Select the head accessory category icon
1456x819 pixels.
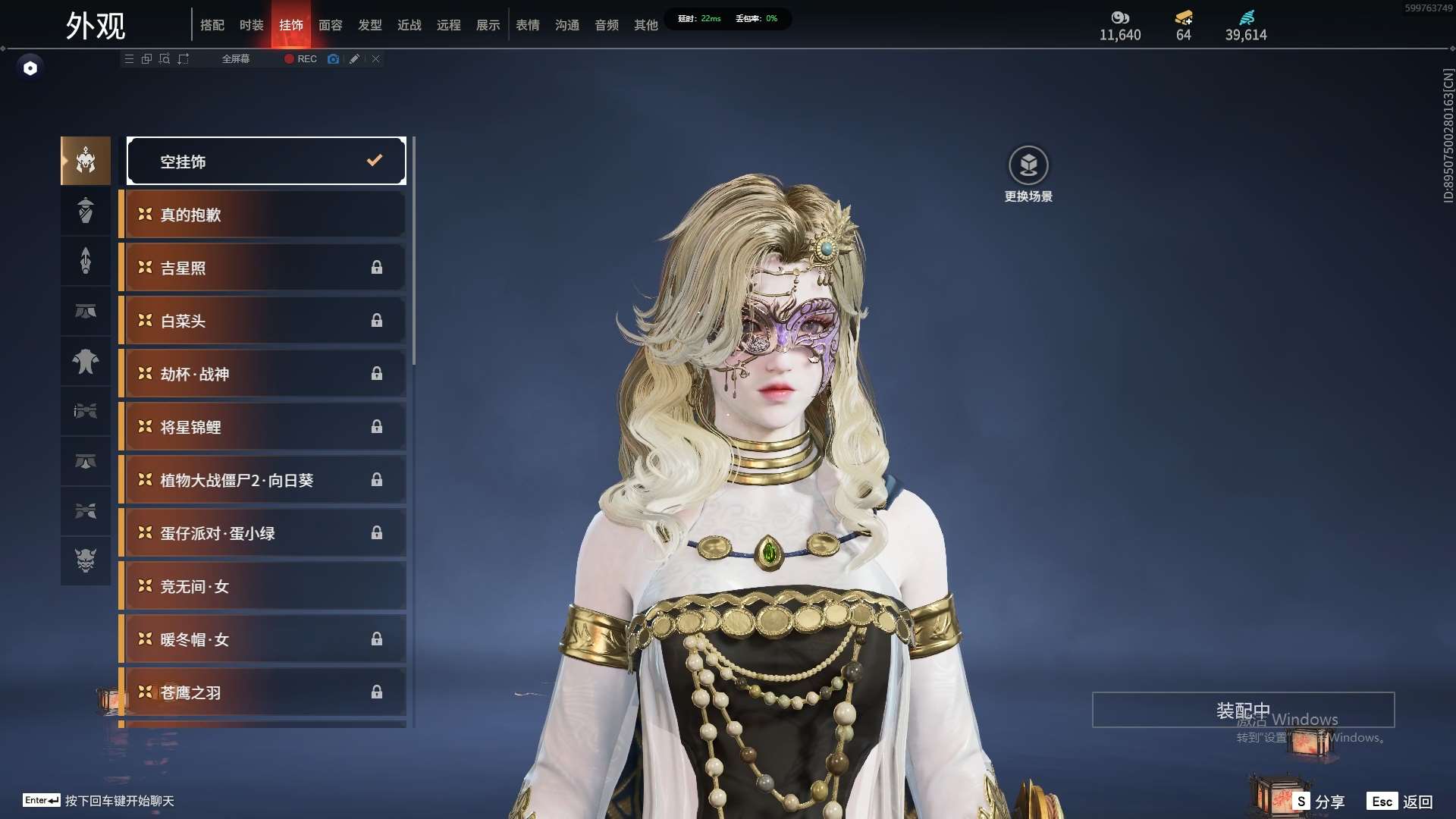pos(86,161)
